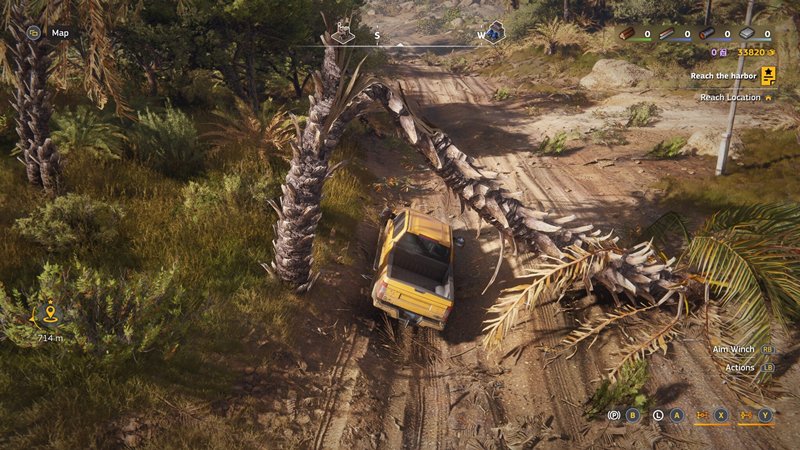Open the Actions menu
This screenshot has width=800, height=450.
pos(742,368)
